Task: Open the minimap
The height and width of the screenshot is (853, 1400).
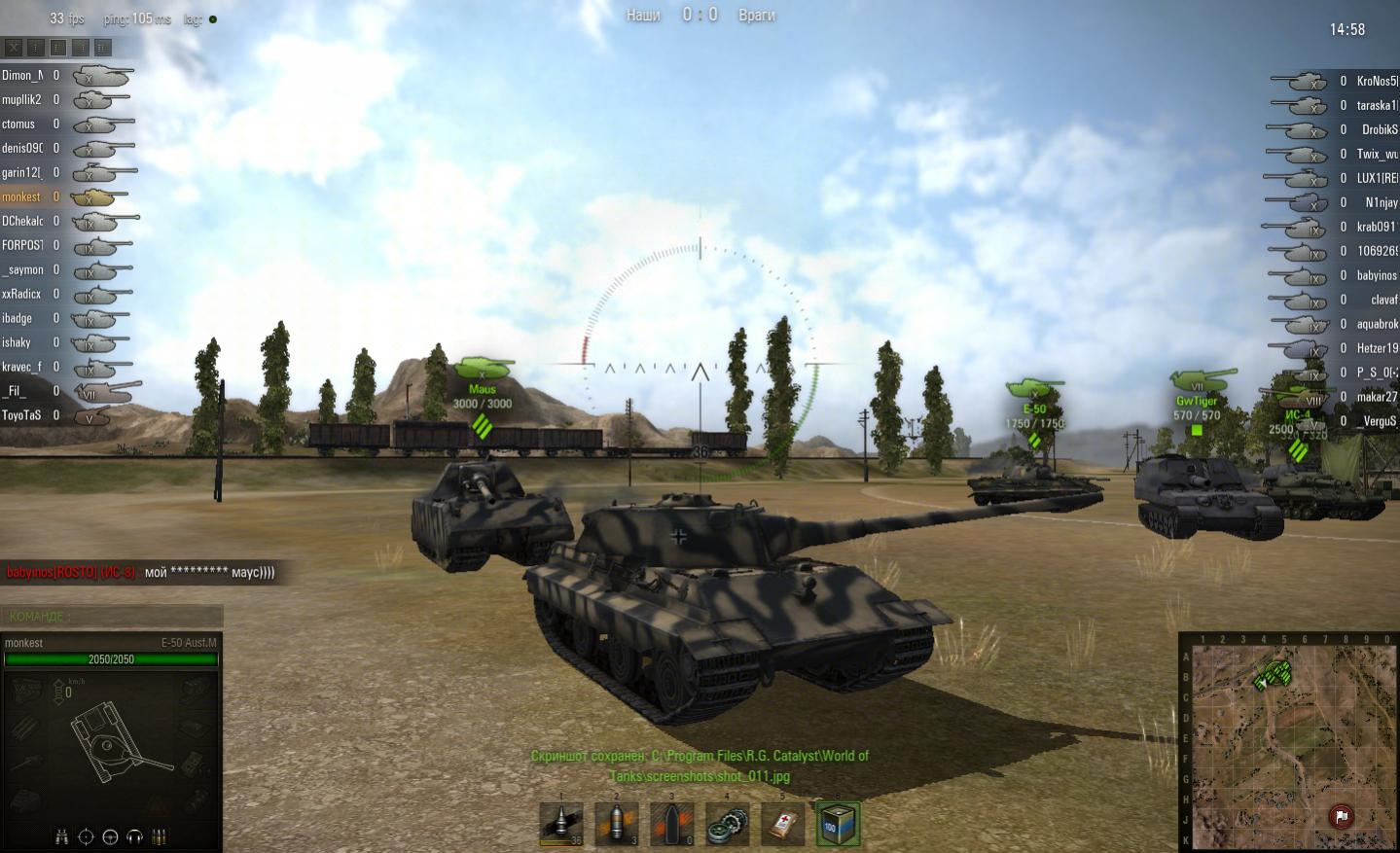Action: coord(1288,744)
